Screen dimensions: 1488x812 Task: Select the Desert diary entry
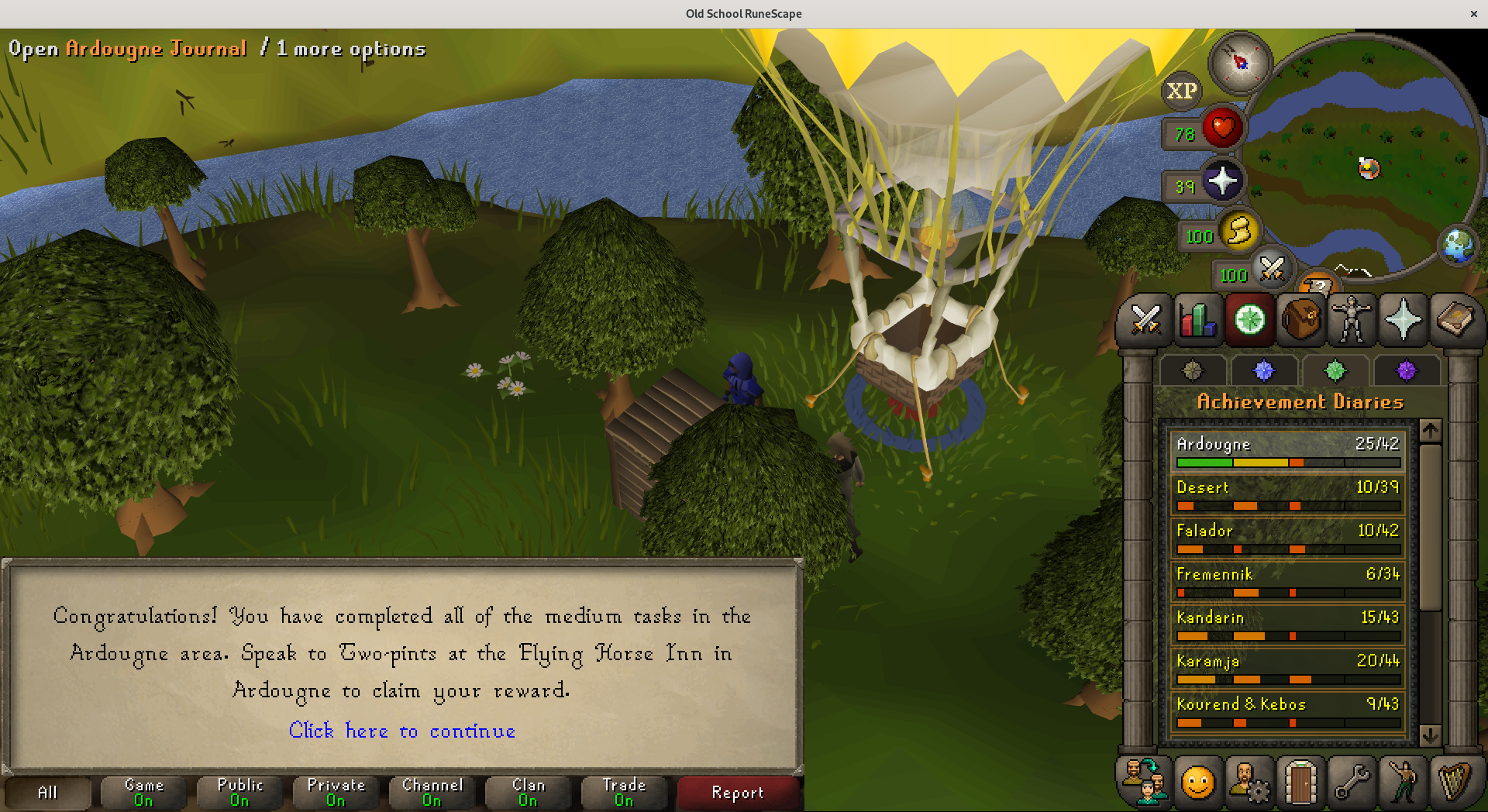pyautogui.click(x=1287, y=494)
